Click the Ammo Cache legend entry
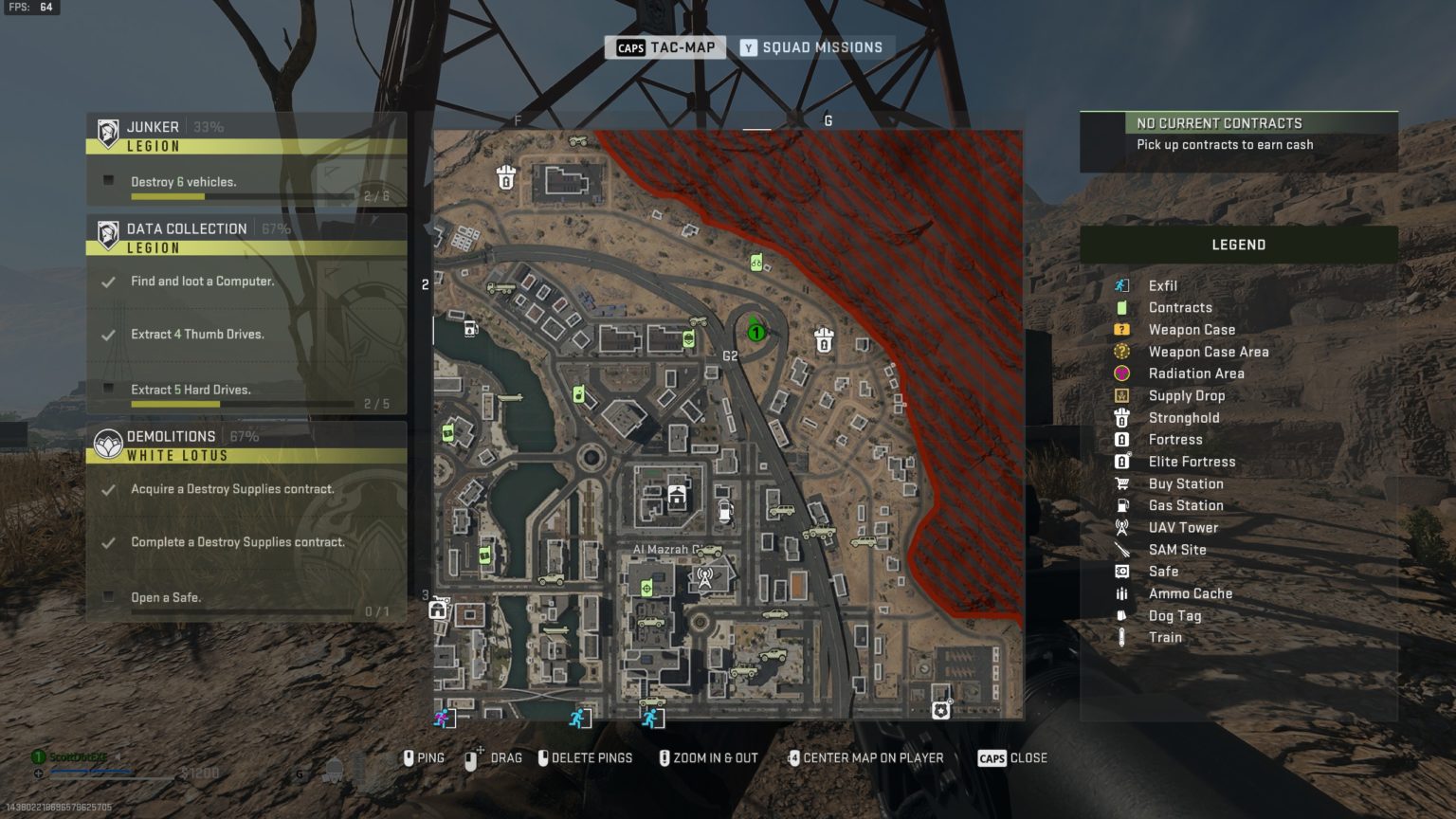 click(1190, 593)
